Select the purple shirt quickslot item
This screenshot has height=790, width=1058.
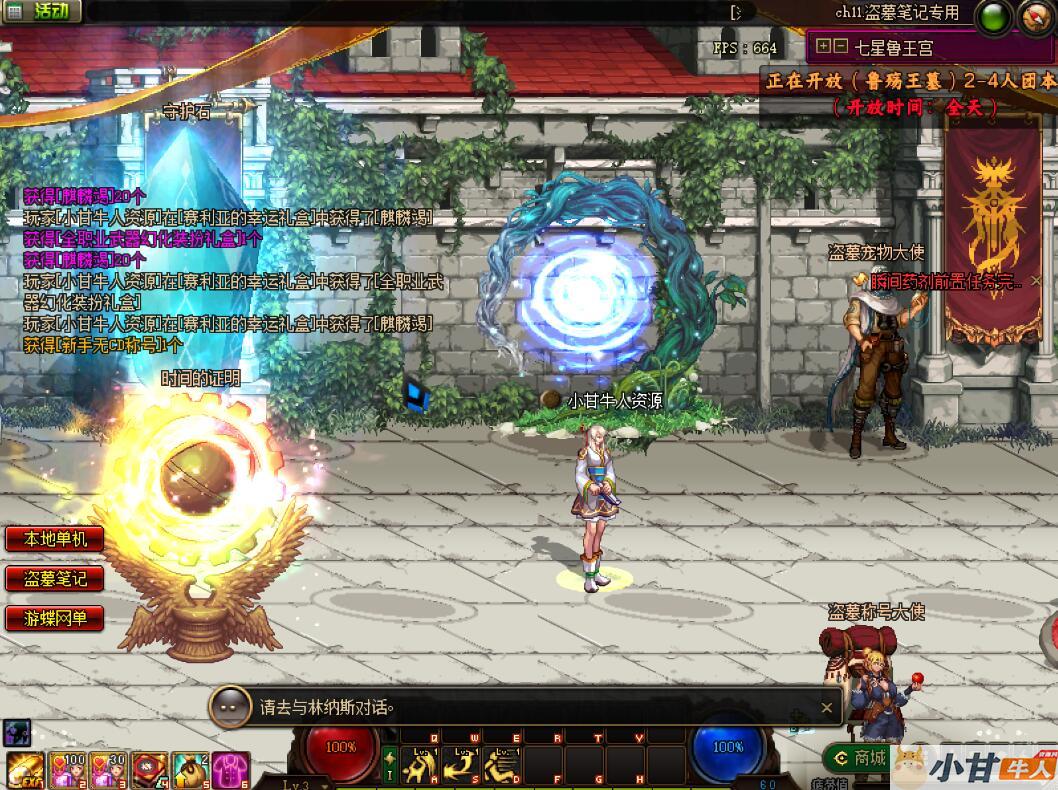pos(230,770)
